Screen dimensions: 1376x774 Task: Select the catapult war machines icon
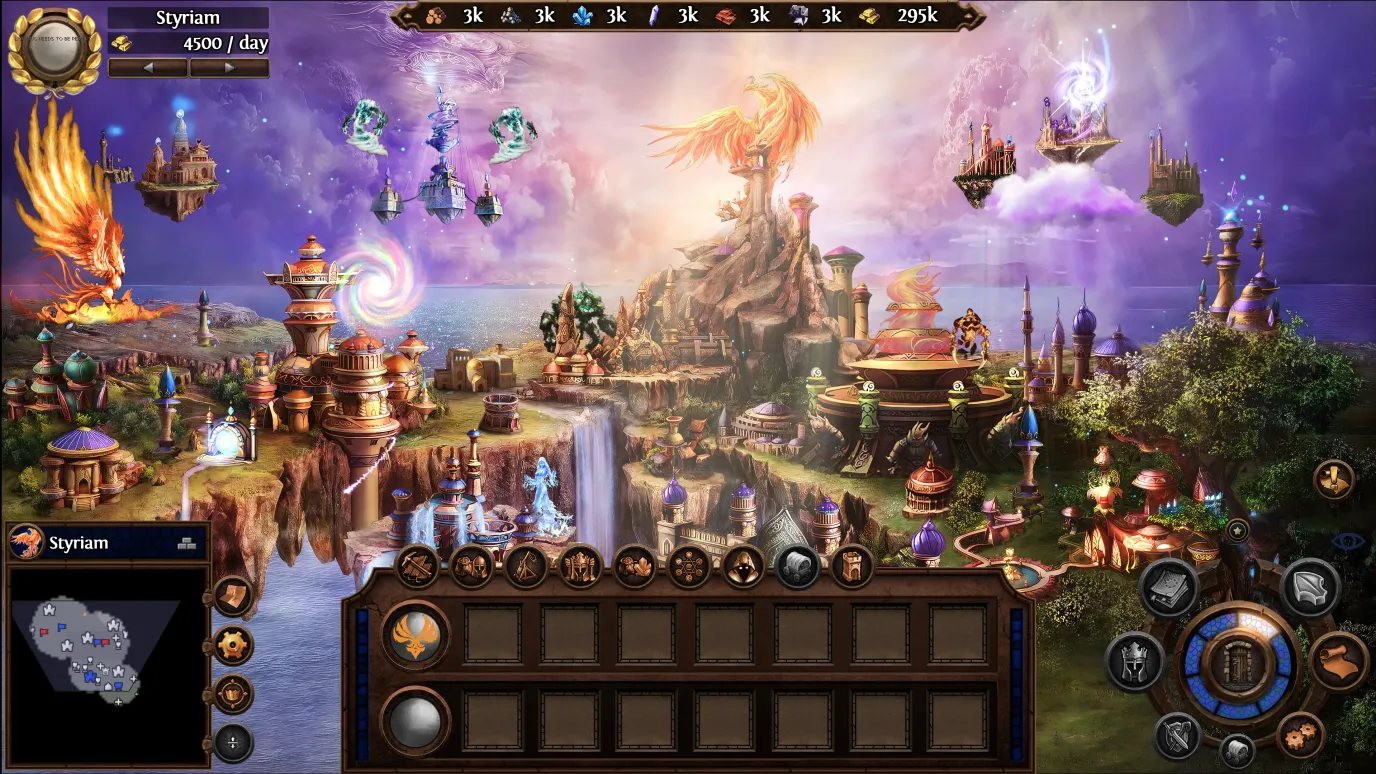click(x=526, y=566)
